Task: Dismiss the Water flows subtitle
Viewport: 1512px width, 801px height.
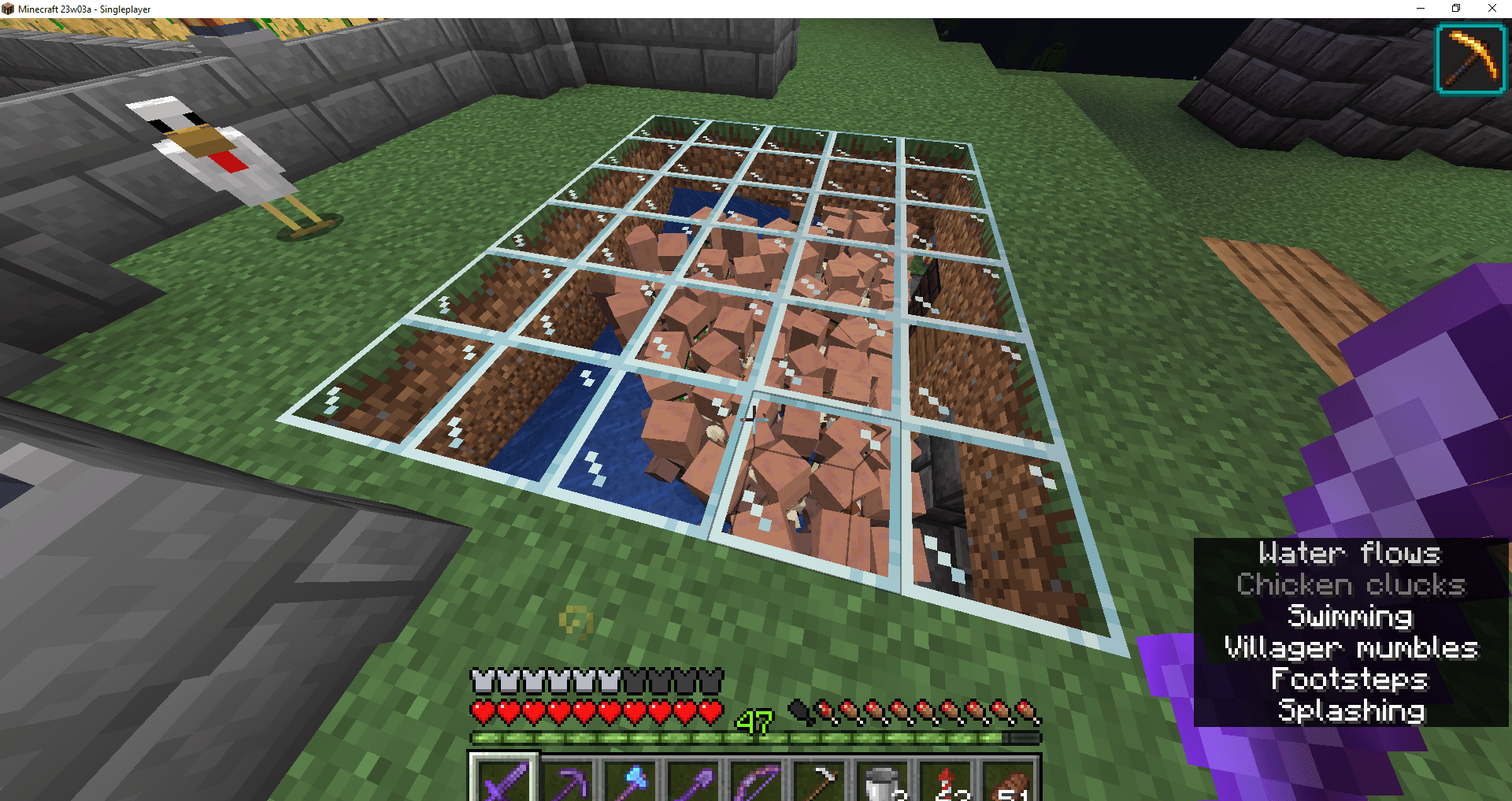Action: point(1349,554)
